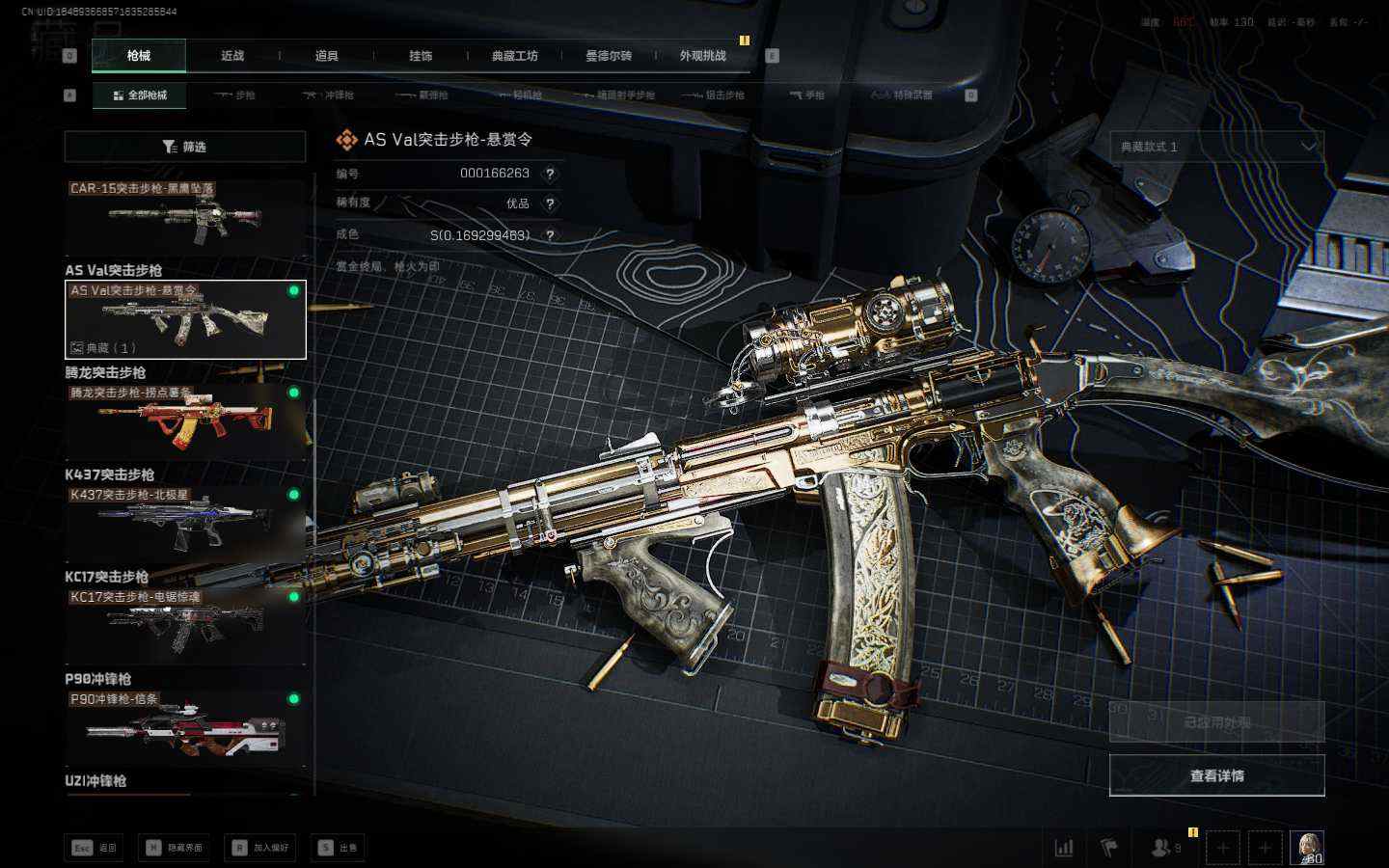Show the 全部枪械 (all firearms) filter
This screenshot has height=868, width=1389.
(140, 95)
